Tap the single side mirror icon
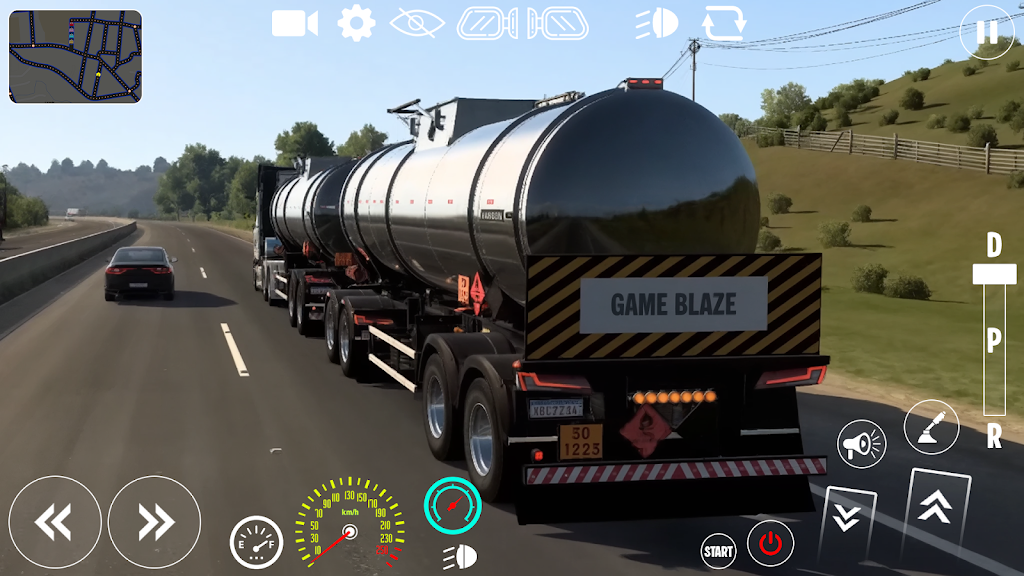 (487, 23)
